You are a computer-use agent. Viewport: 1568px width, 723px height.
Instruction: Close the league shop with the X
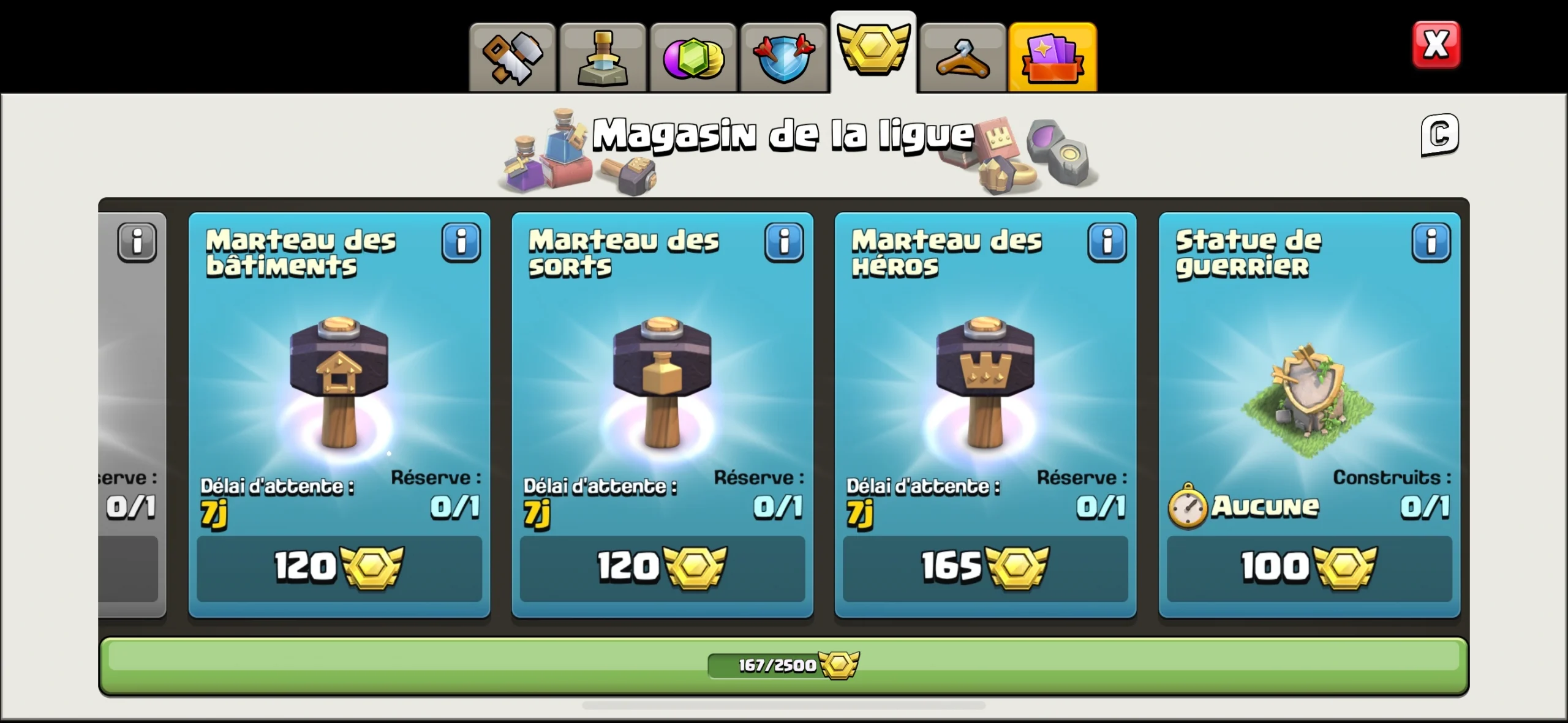tap(1436, 43)
